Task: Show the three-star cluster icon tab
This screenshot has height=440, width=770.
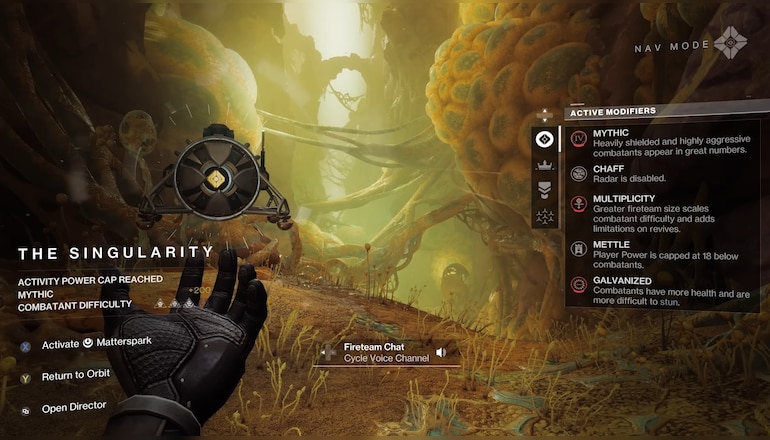Action: coord(546,214)
